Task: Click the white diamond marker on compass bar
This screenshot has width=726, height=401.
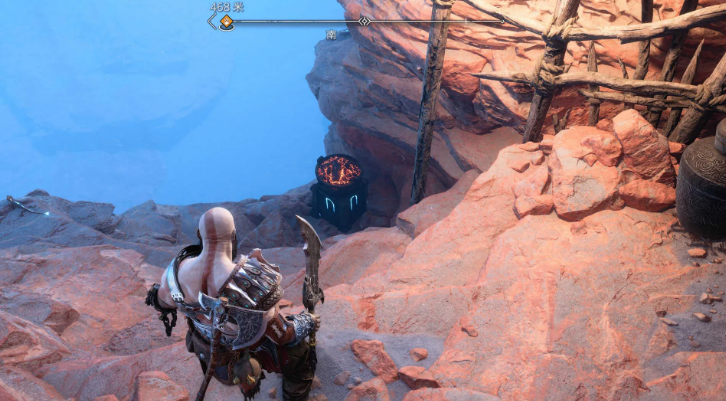Action: pos(364,20)
